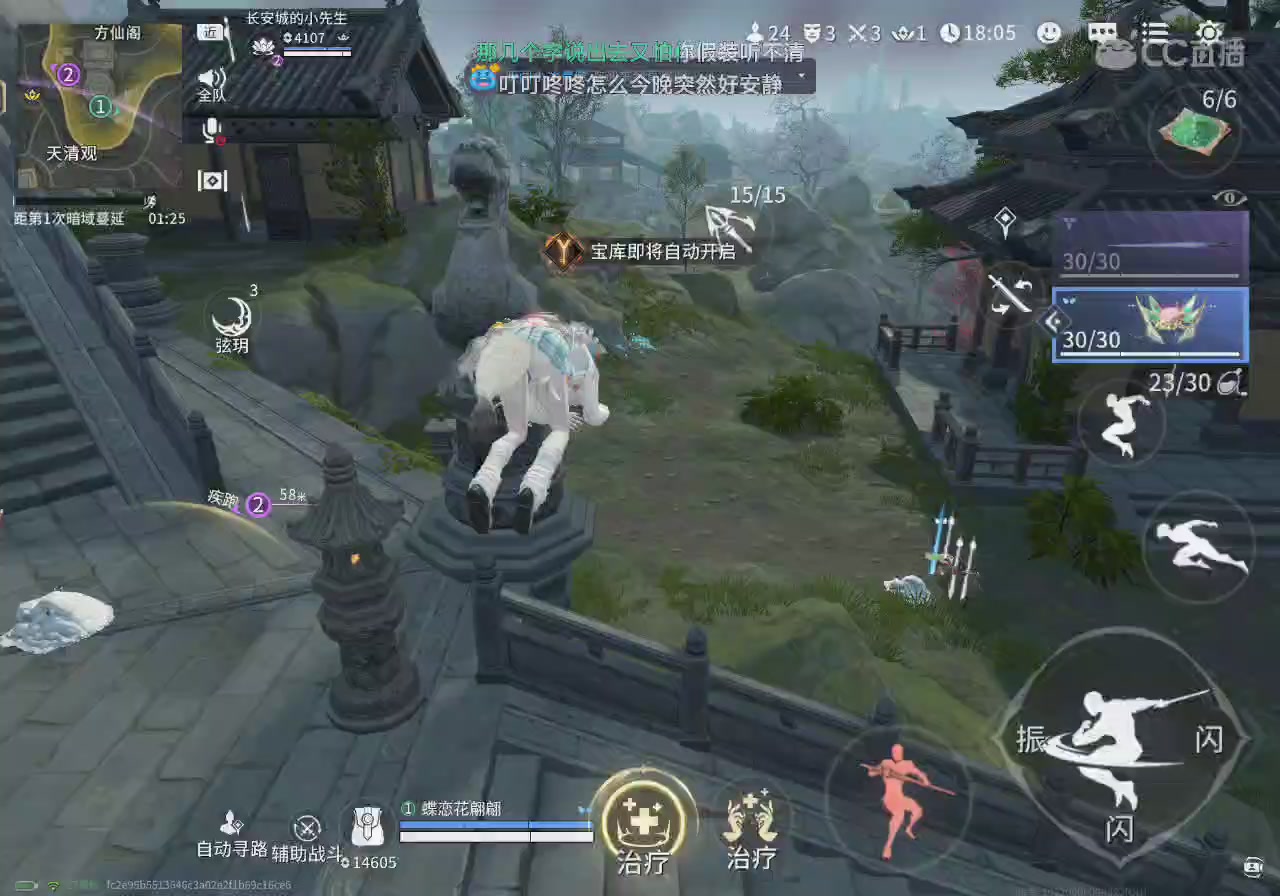Screen dimensions: 1280x896
Task: Unmute the microphone toggle in chat sidebar
Action: pos(210,130)
